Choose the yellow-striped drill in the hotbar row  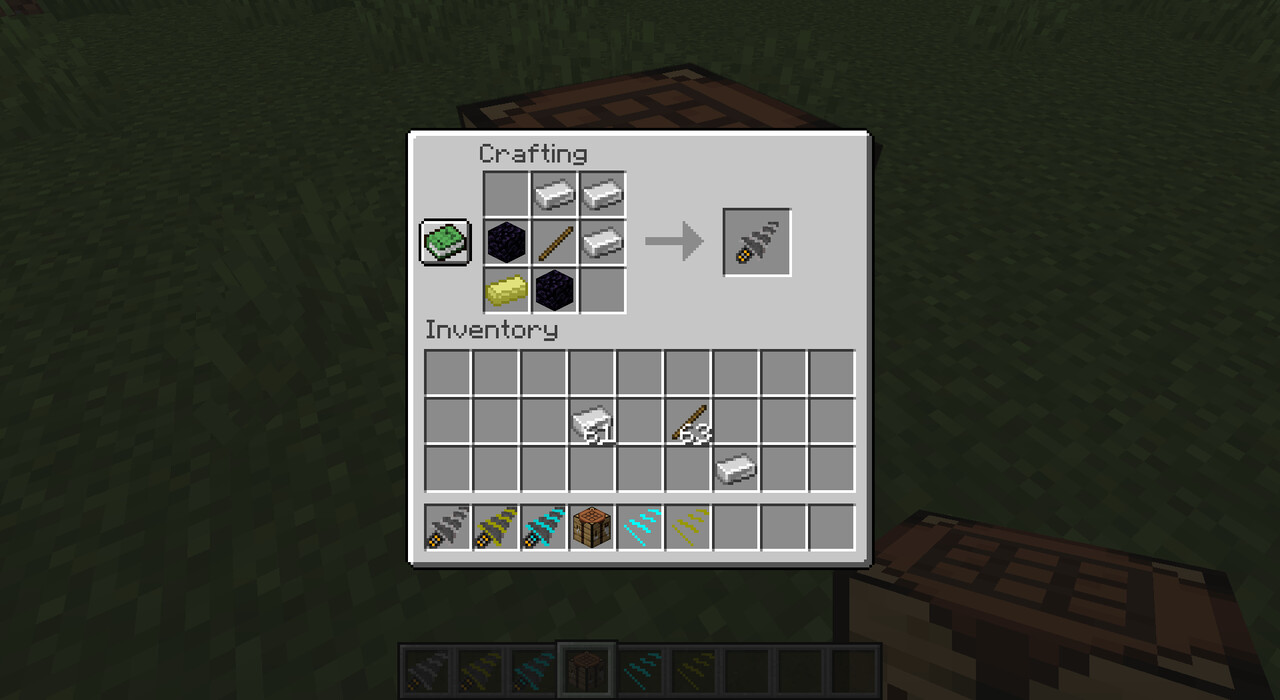click(496, 527)
